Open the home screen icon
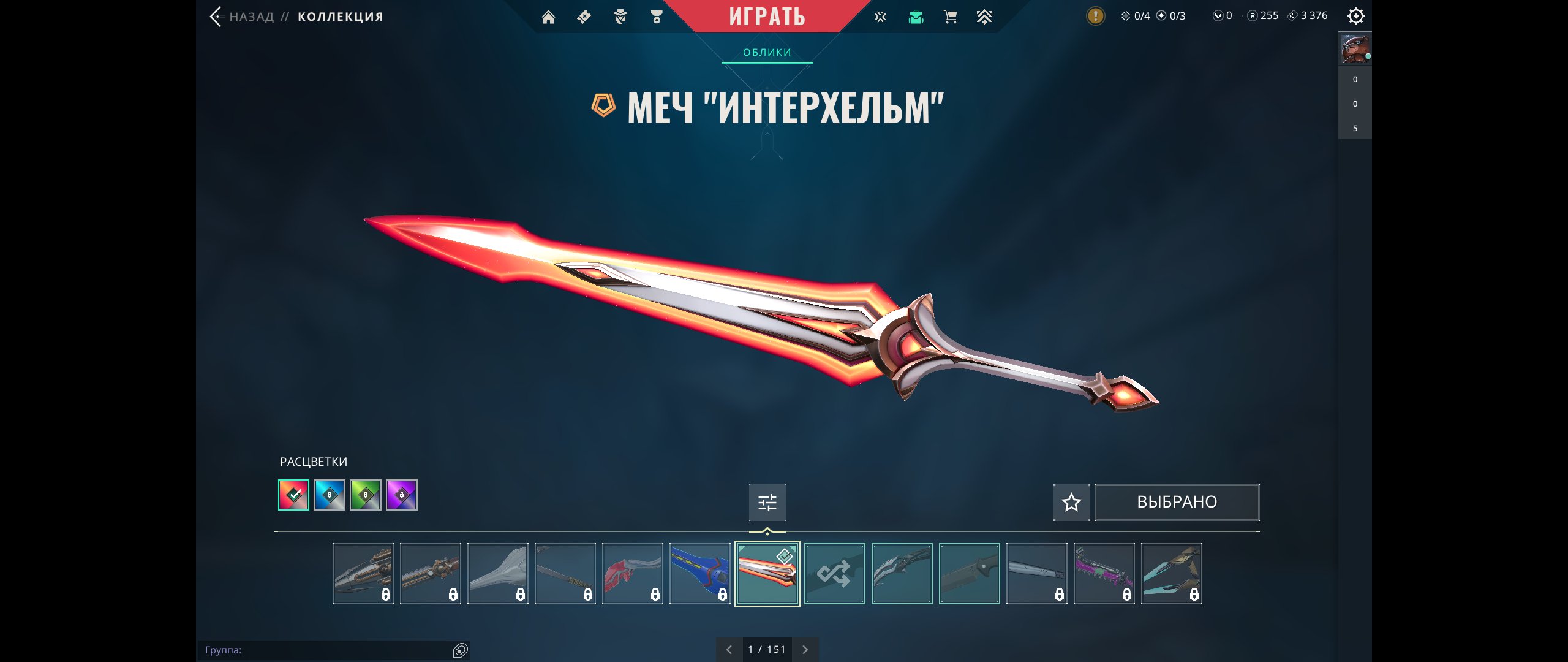1568x662 pixels. 548,17
